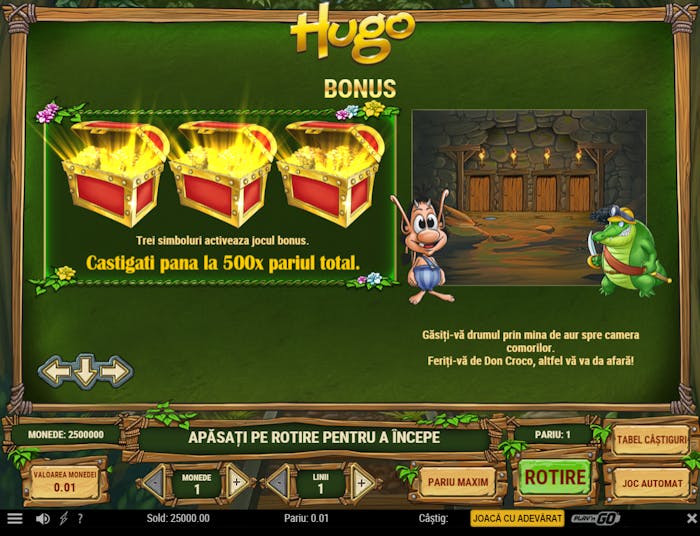Toggle the lightning bolt fast play option
The height and width of the screenshot is (536, 700).
63,519
